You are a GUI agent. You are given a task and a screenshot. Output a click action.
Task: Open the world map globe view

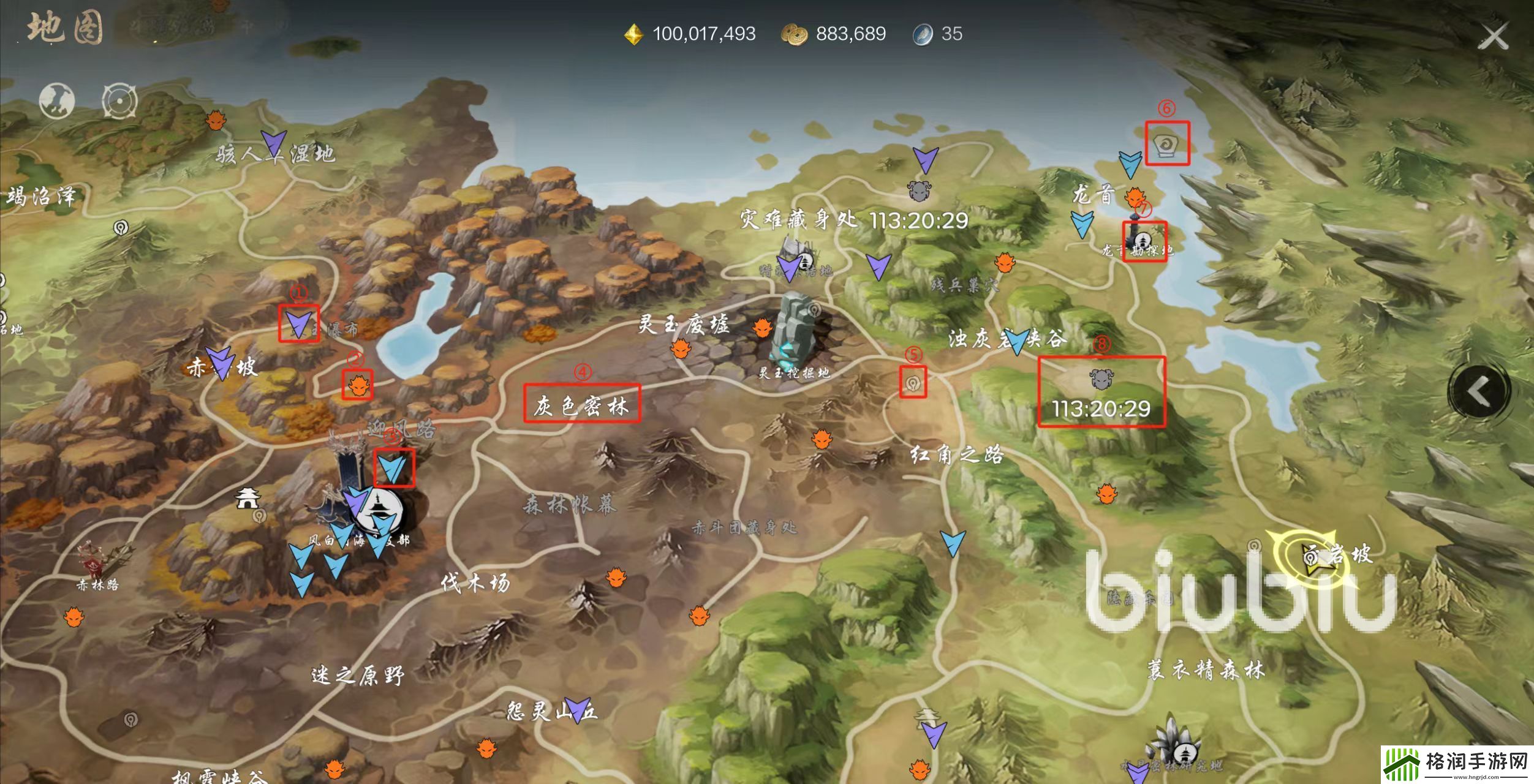57,100
